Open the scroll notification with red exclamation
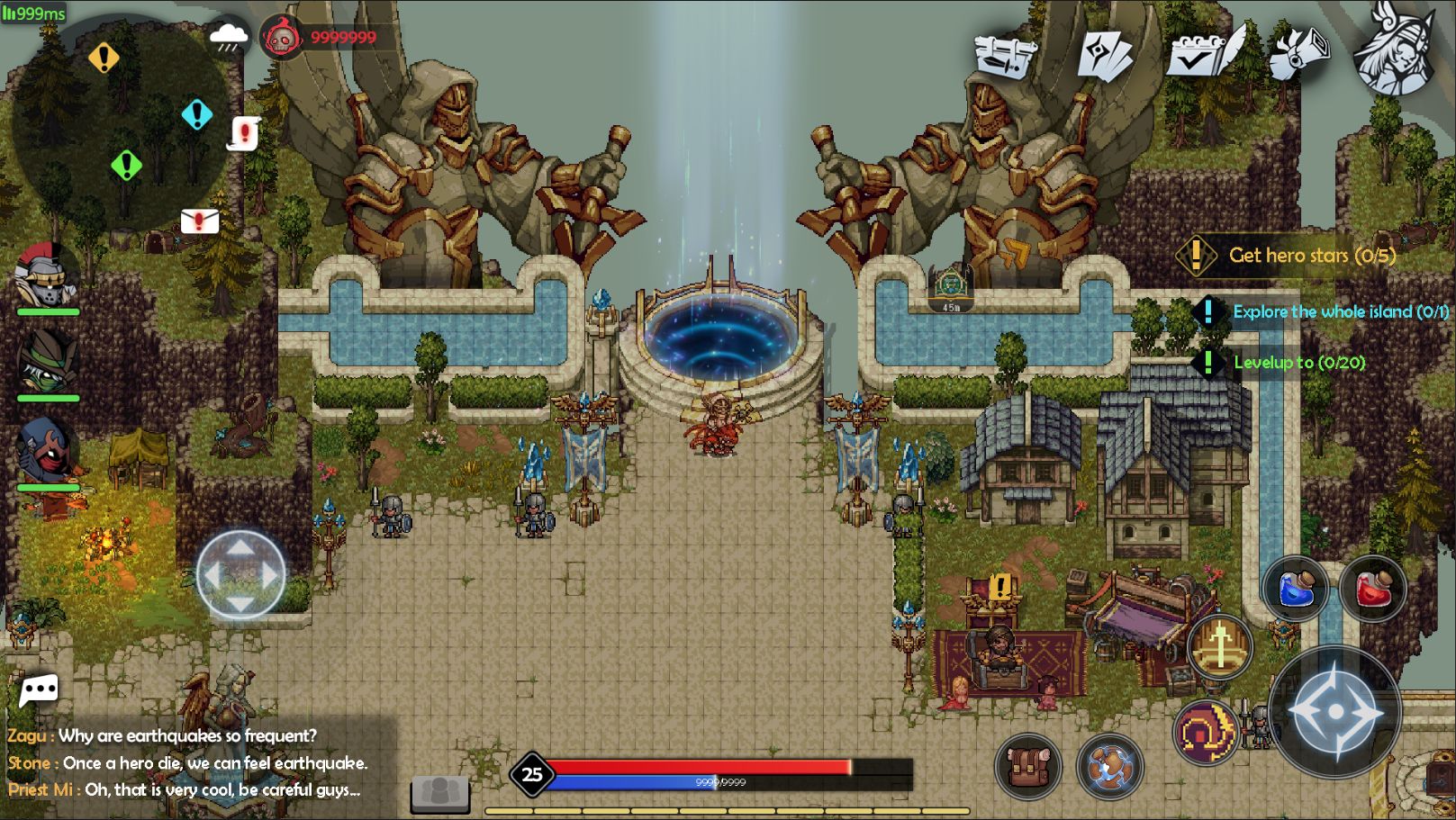 click(243, 133)
